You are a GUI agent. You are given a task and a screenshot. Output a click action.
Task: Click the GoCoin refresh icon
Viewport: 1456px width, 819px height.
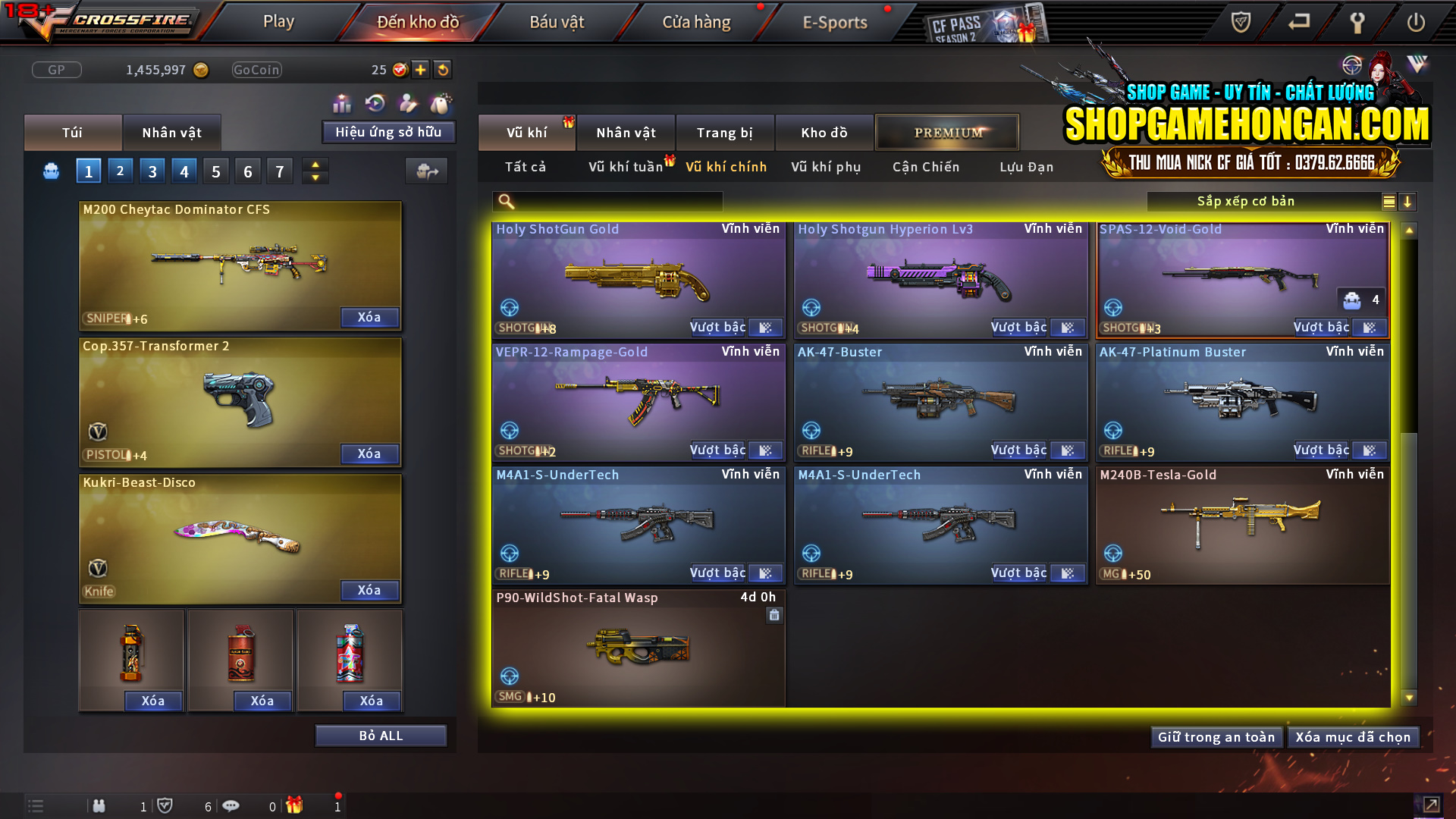tap(442, 70)
